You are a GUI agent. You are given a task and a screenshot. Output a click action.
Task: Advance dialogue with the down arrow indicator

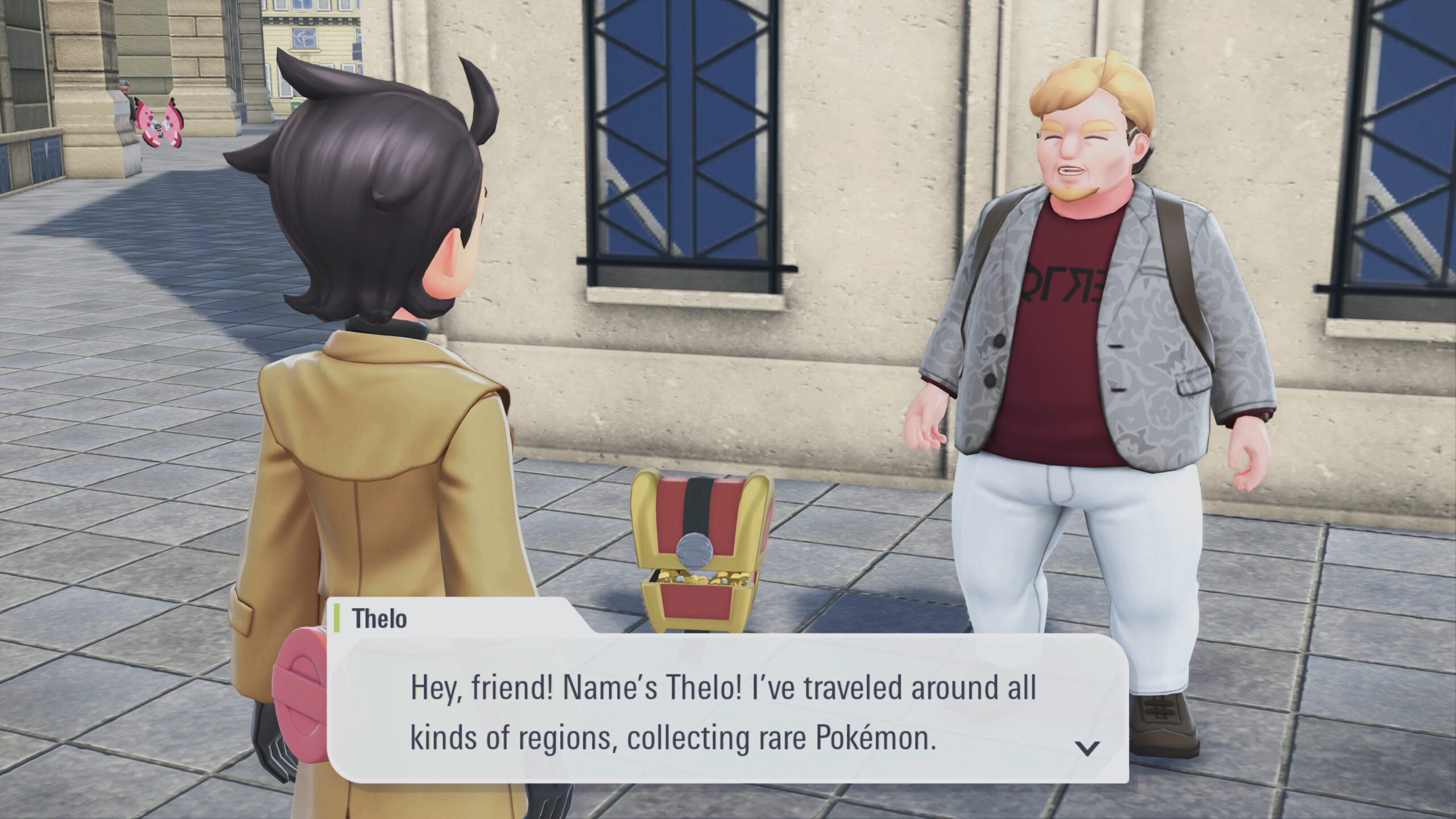click(1087, 748)
